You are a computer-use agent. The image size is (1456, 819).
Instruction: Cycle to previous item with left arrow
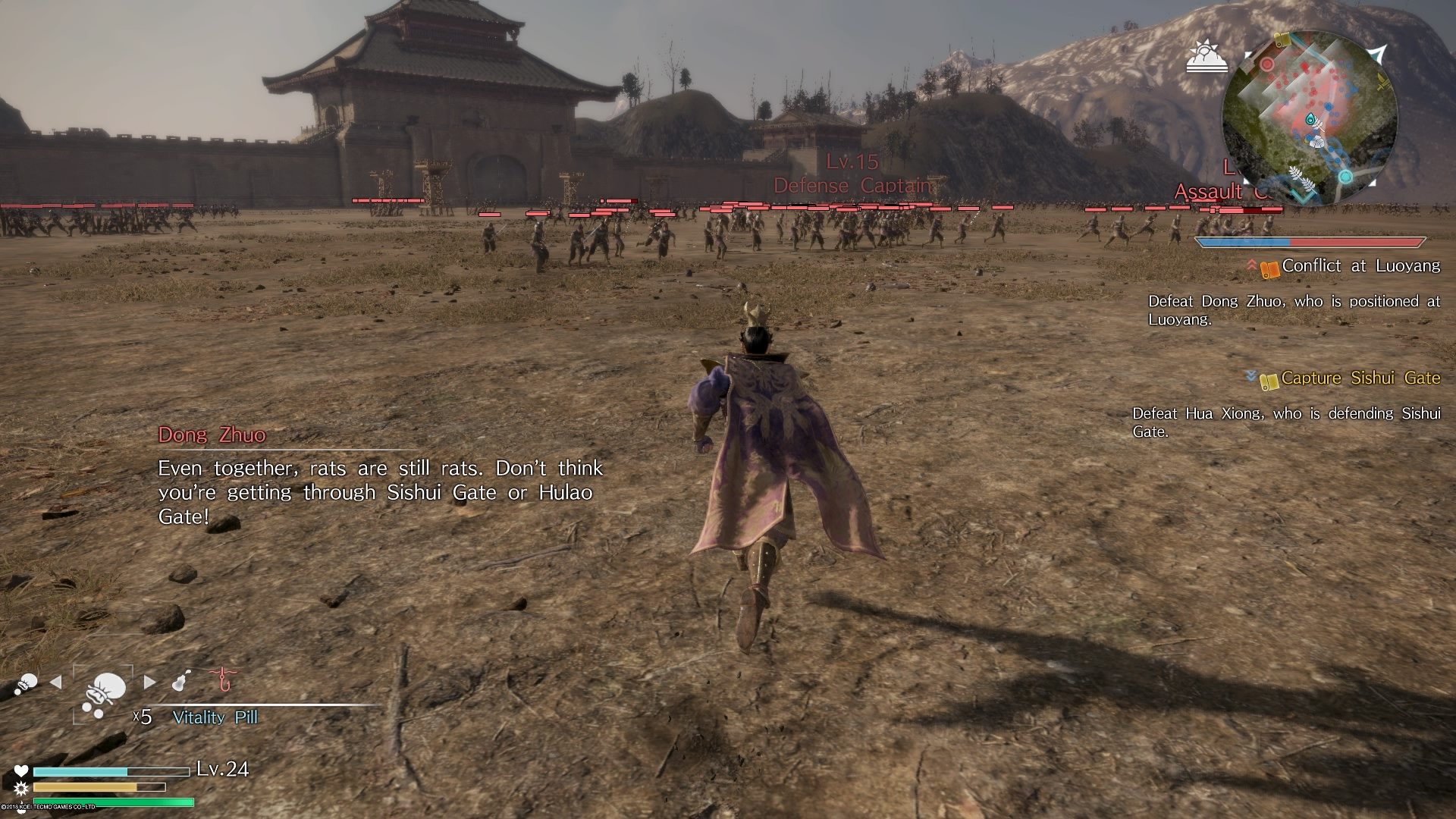tap(55, 683)
